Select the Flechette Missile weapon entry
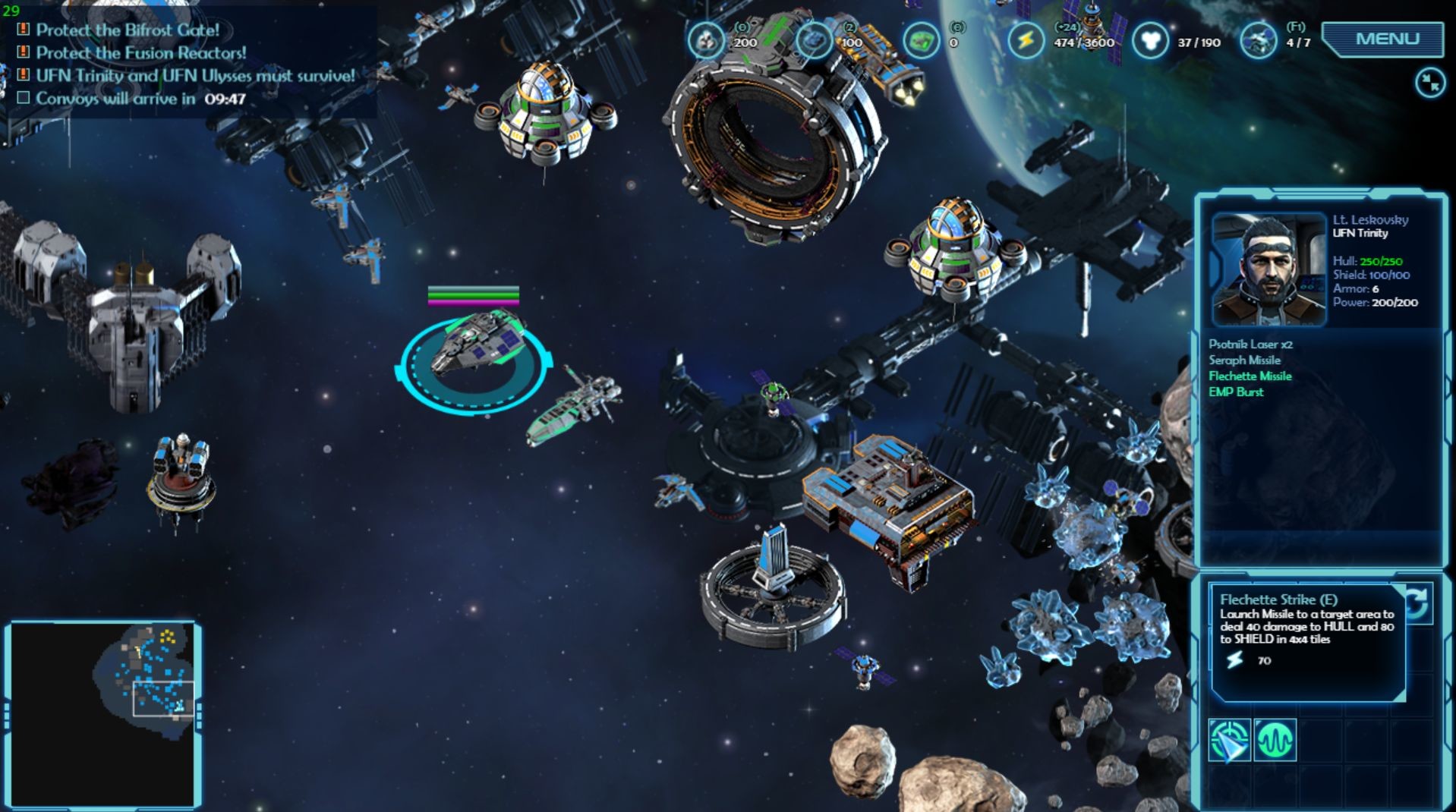The image size is (1456, 812). (x=1251, y=376)
